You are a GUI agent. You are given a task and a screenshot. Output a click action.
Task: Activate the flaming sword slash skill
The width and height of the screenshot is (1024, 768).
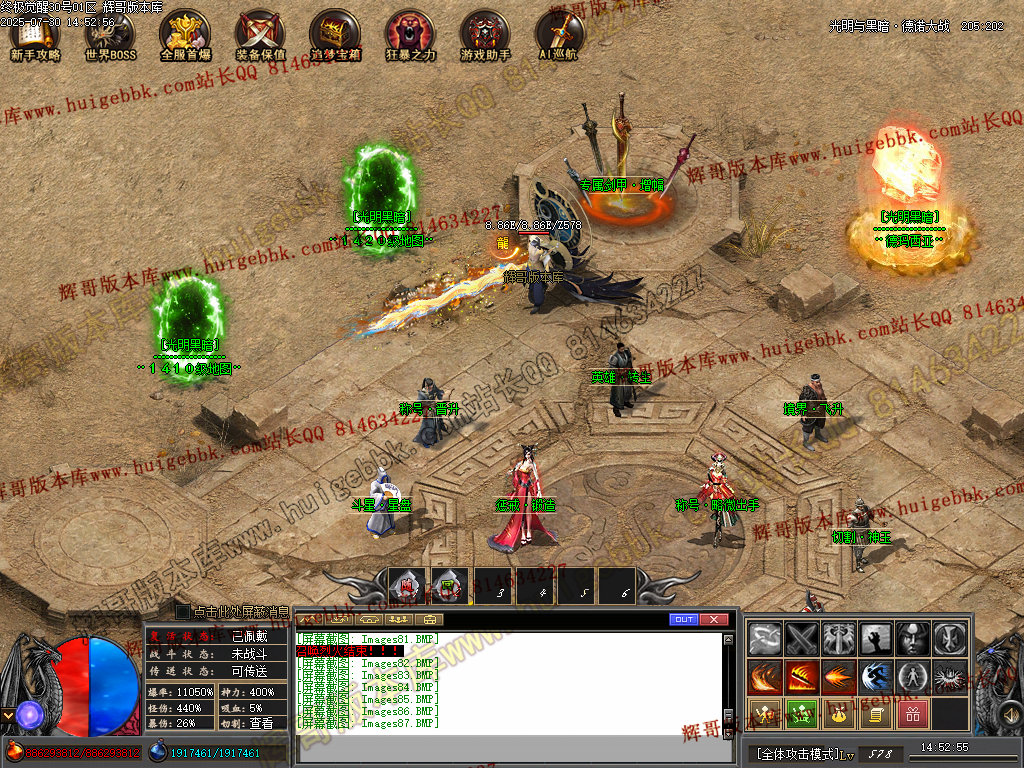tap(802, 677)
